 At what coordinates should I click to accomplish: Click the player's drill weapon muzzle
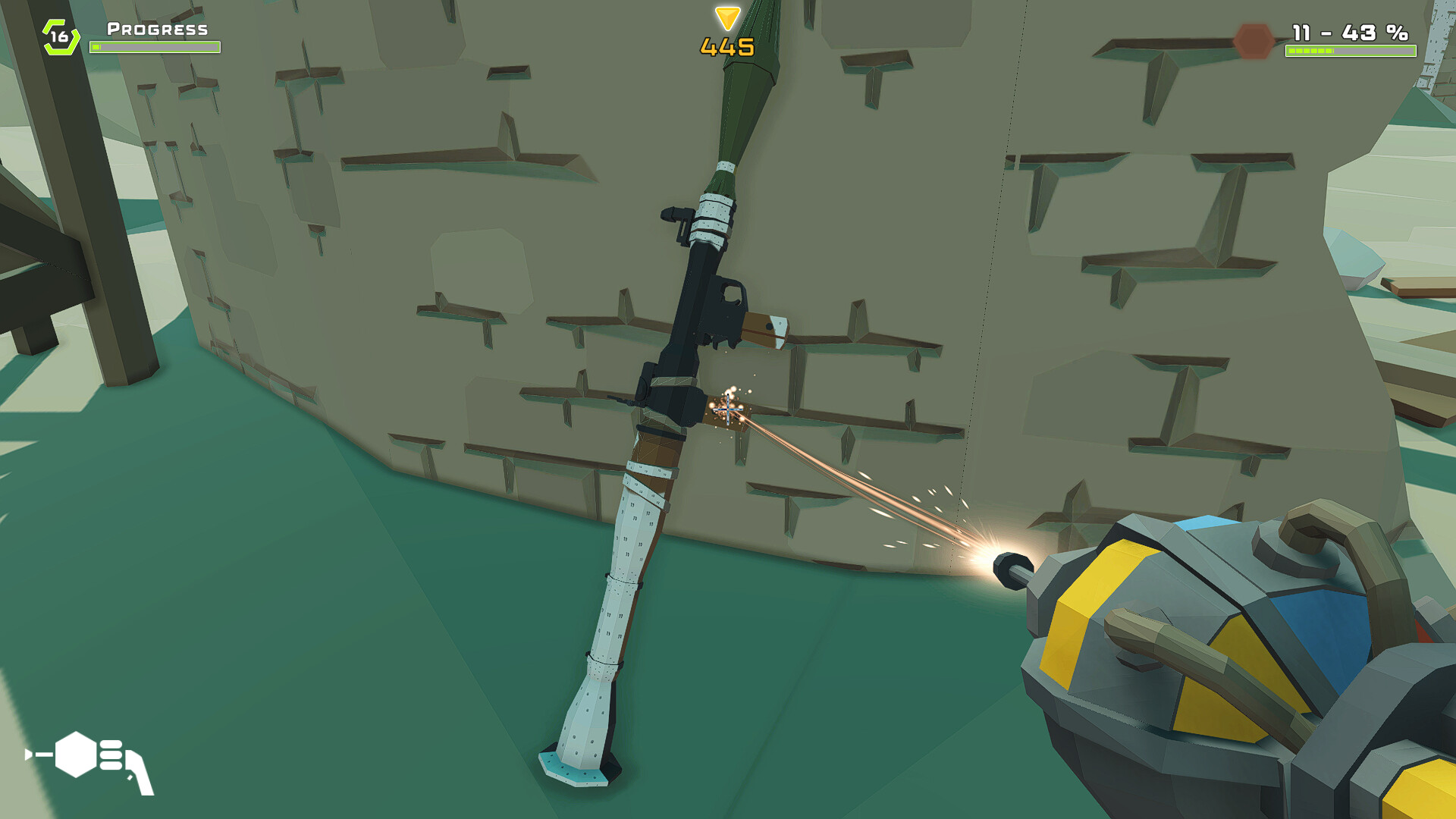[x=1009, y=569]
